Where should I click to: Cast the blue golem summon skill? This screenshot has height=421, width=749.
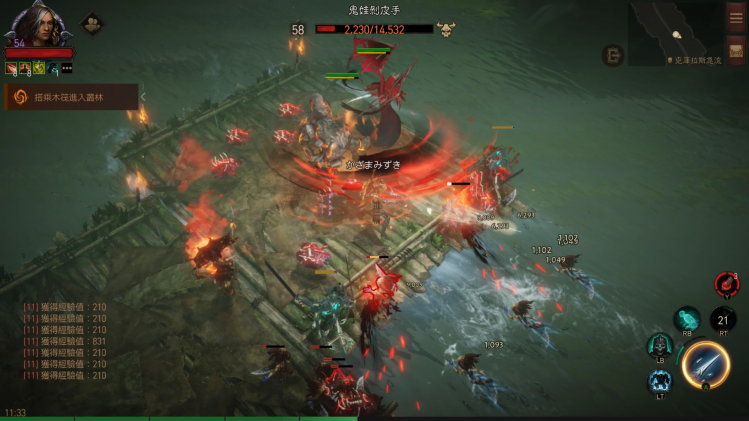click(660, 381)
